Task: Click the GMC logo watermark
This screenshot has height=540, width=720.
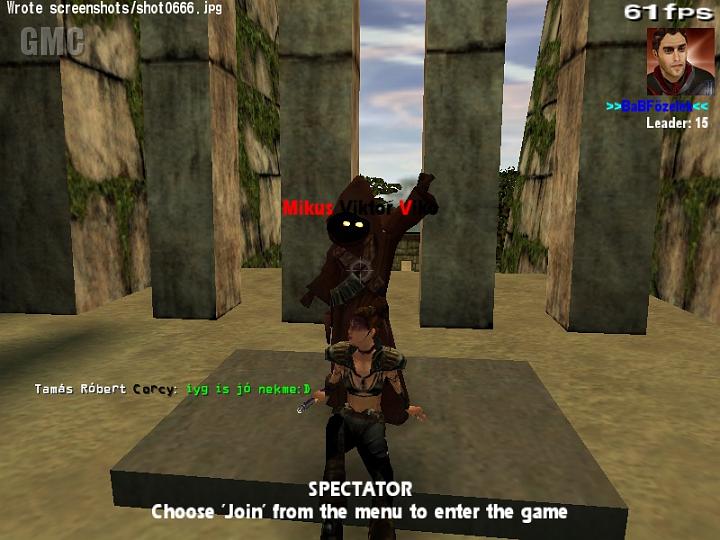Action: [x=51, y=41]
